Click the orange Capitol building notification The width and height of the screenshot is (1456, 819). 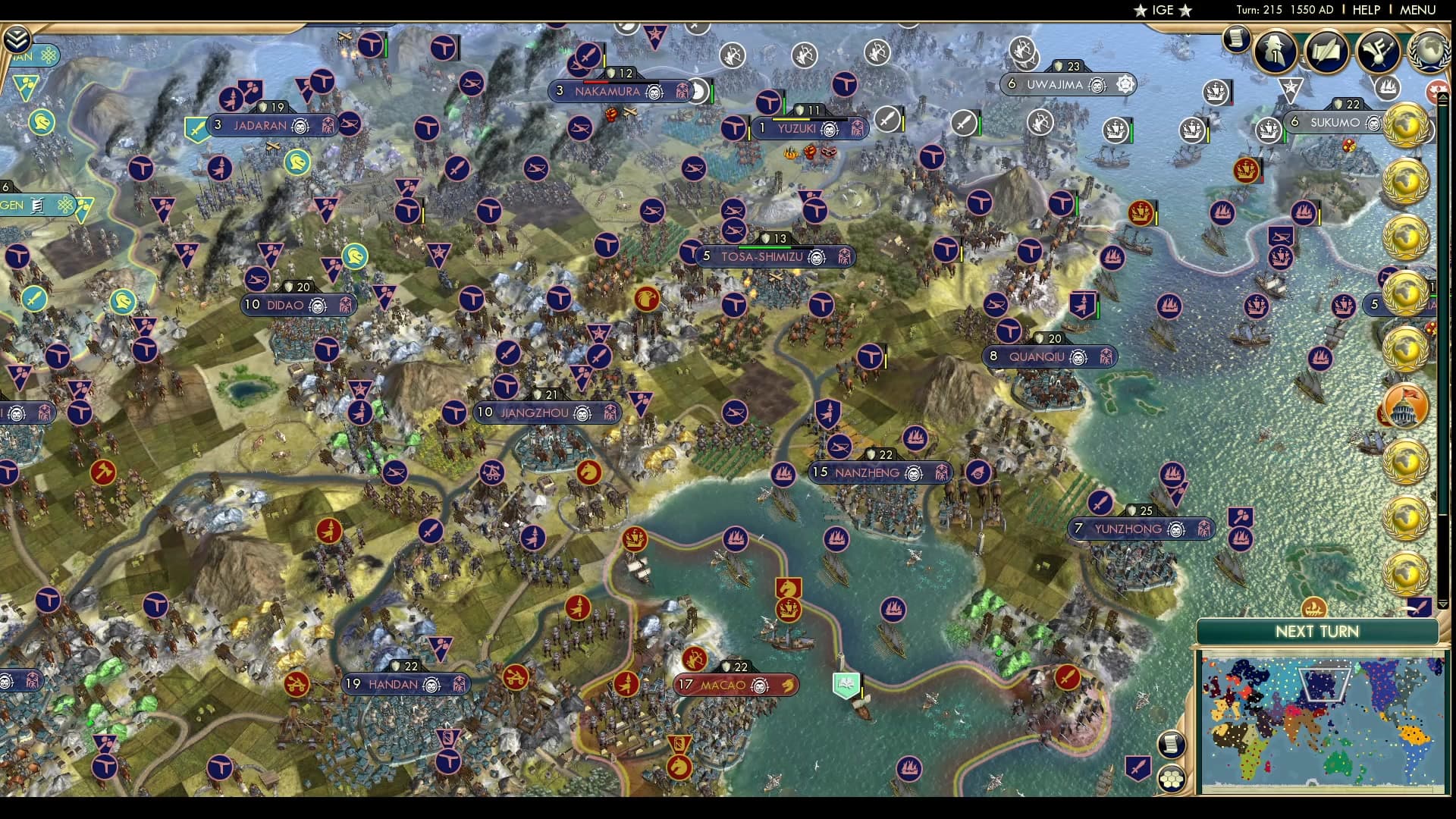tap(1405, 407)
